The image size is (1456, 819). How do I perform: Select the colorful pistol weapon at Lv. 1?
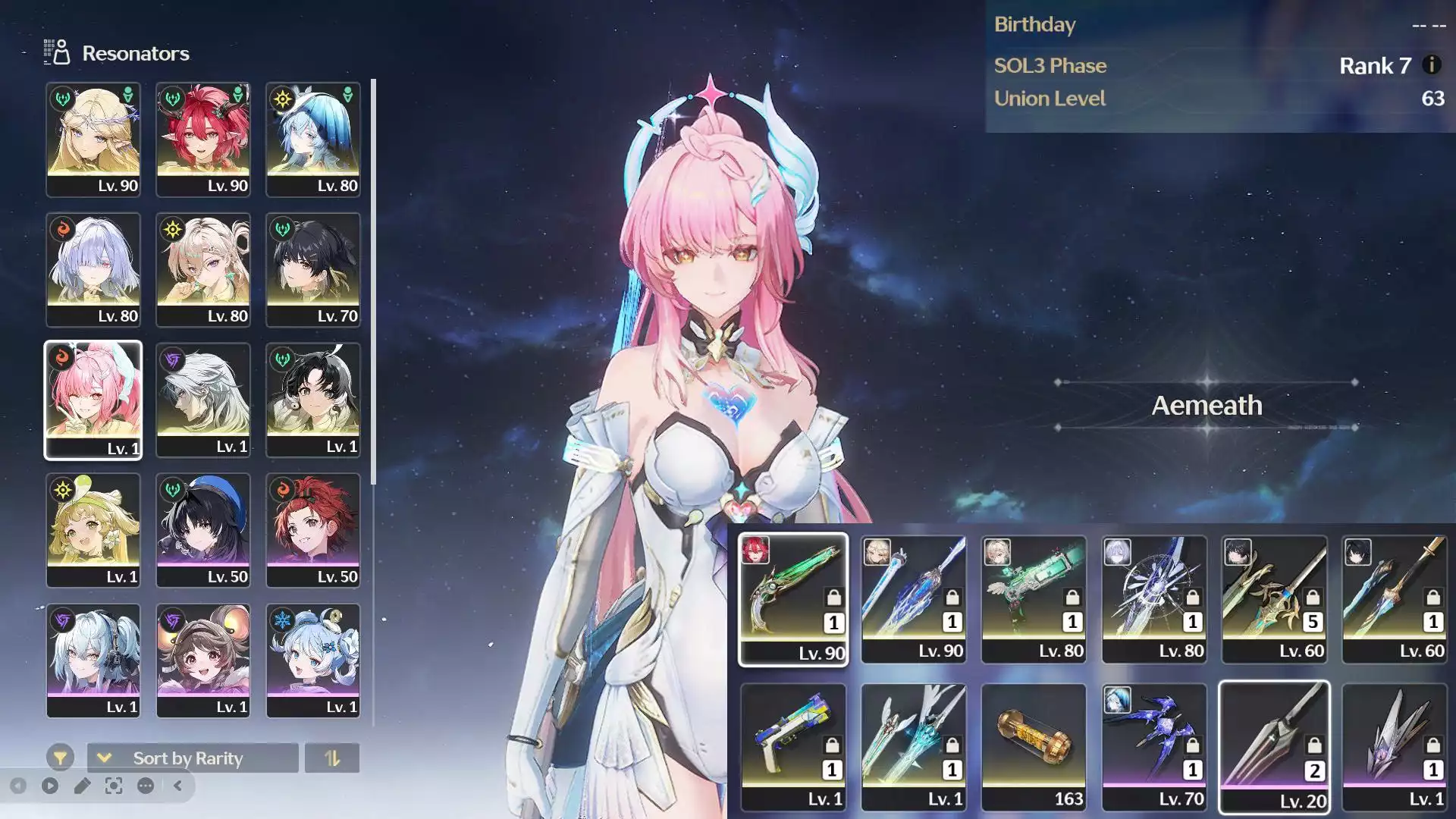pos(793,746)
